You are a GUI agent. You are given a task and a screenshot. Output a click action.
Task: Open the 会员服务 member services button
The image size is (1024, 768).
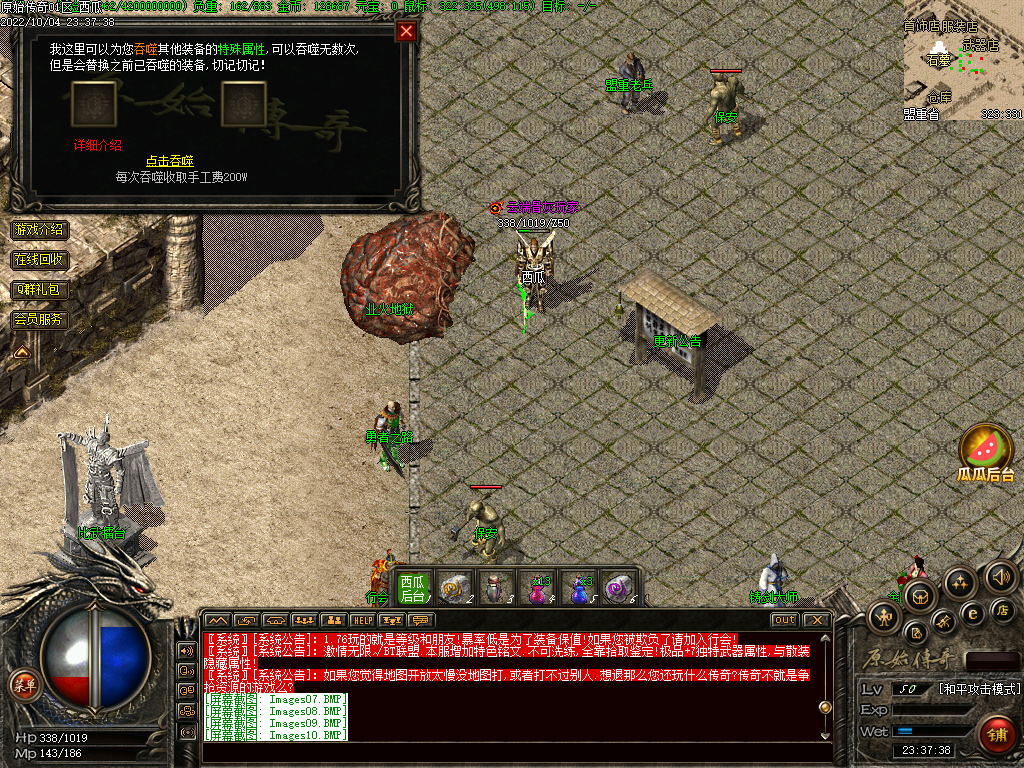click(x=39, y=320)
